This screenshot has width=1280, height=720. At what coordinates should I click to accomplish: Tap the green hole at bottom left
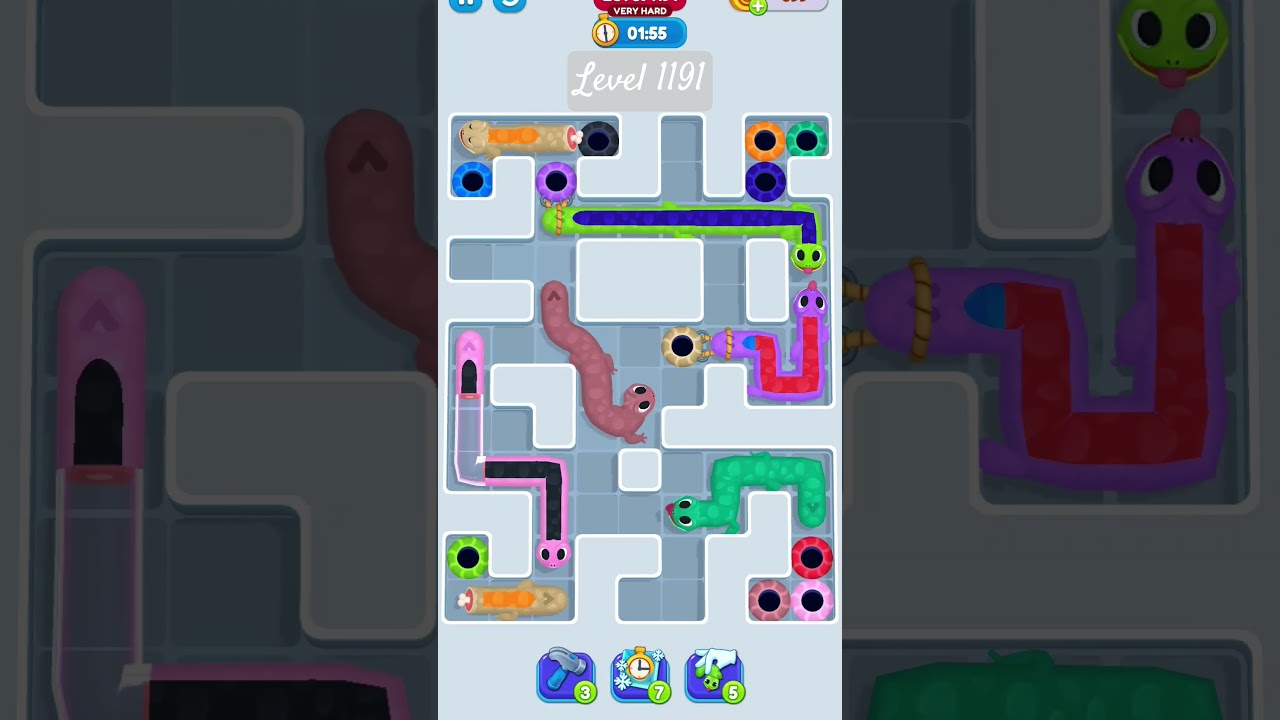click(469, 557)
